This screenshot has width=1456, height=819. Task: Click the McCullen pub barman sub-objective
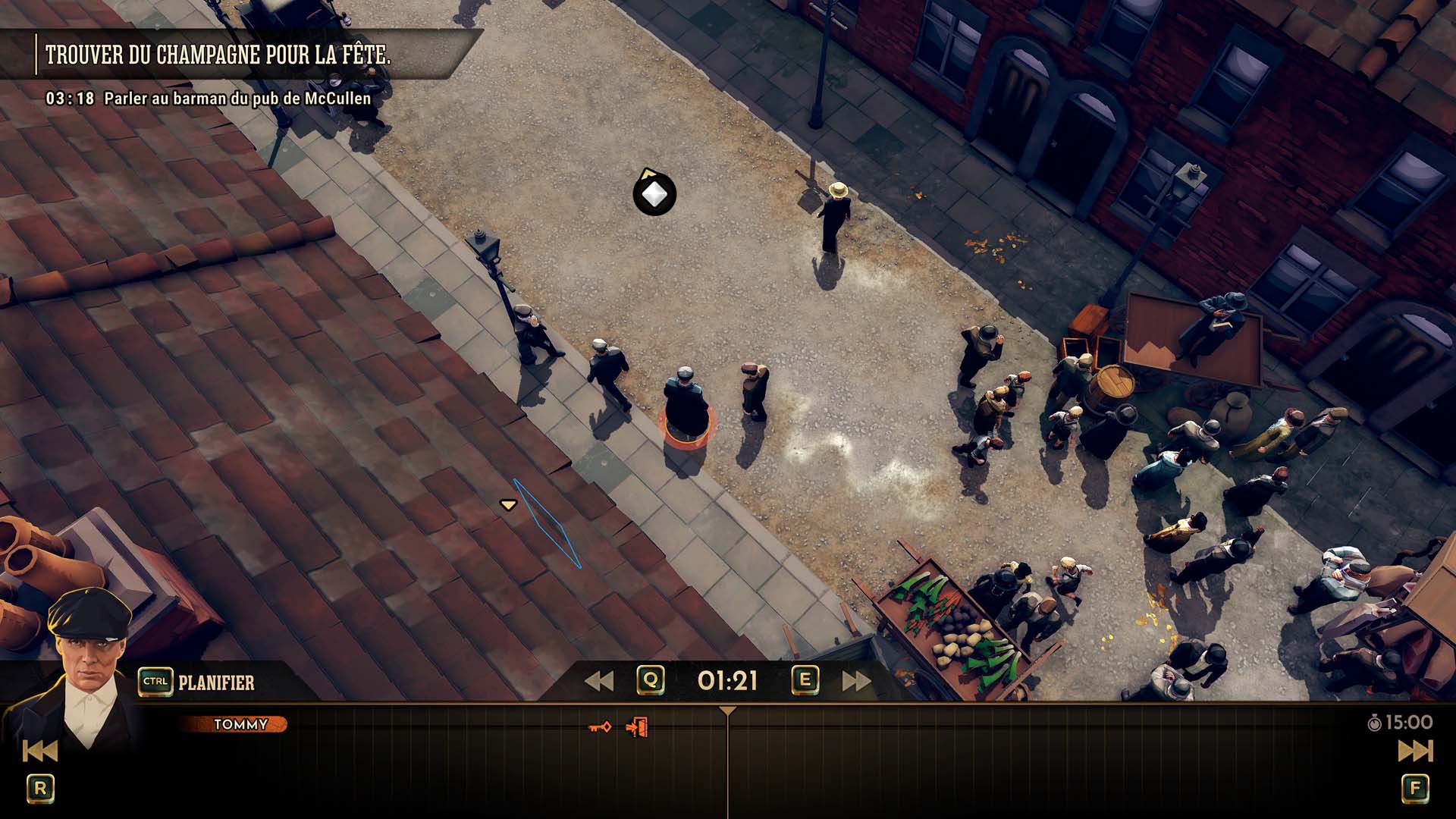(x=237, y=99)
